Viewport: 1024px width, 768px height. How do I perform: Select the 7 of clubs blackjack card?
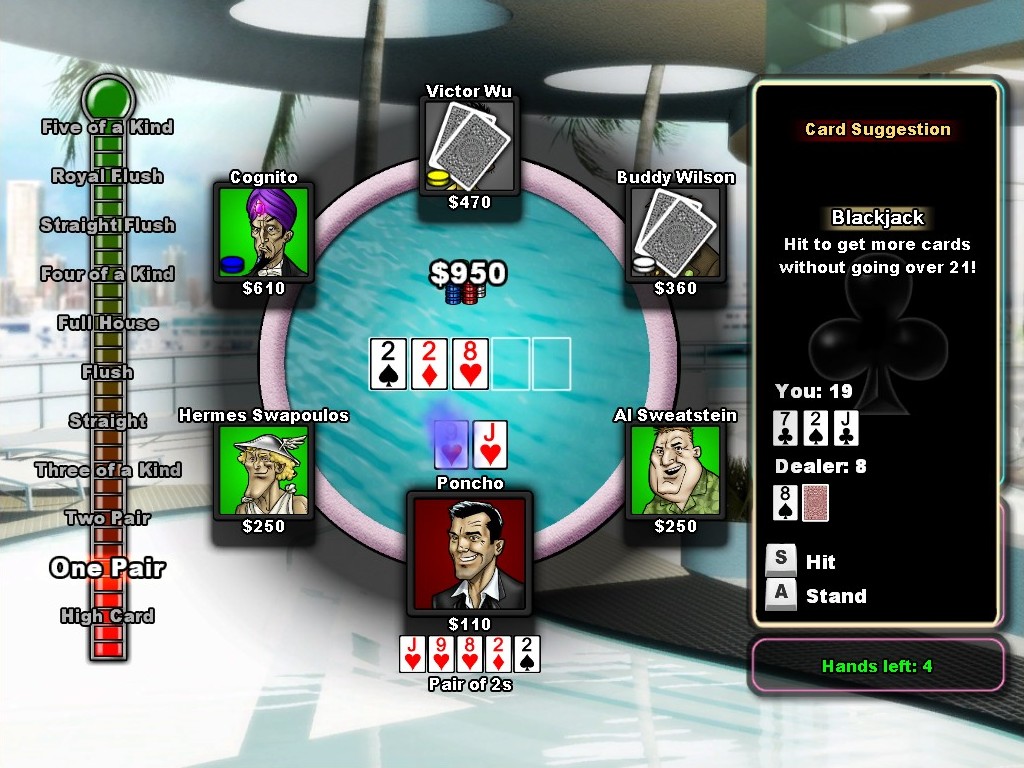coord(787,429)
